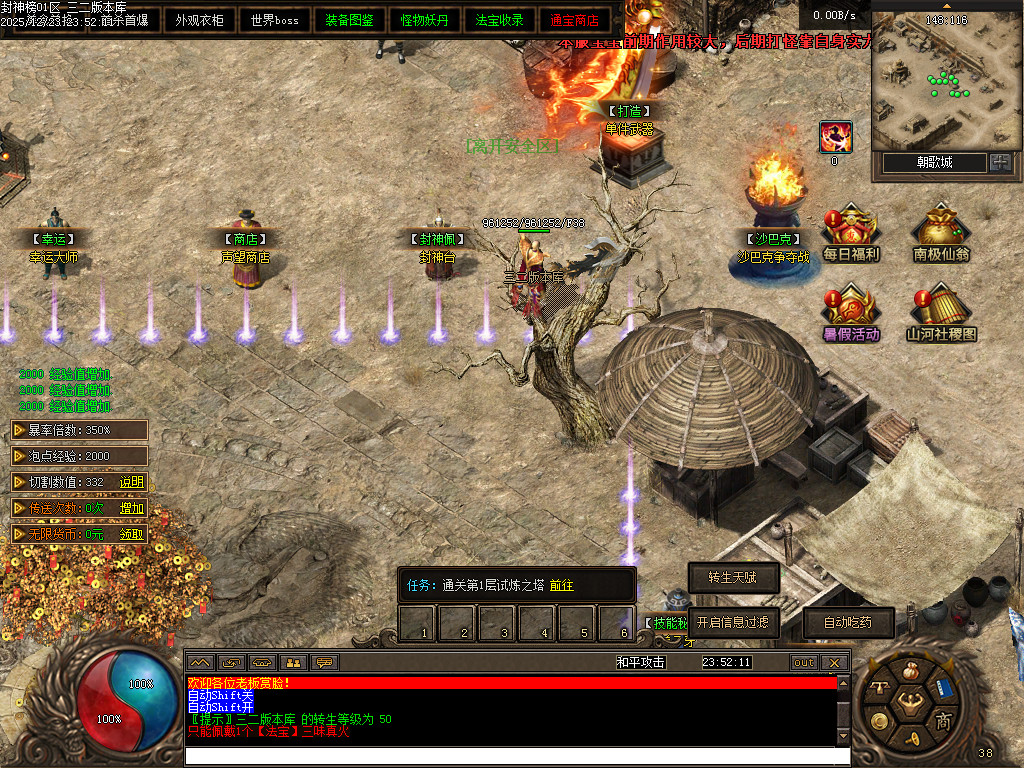Open the 商 shop button on the wheel
Screen dimensions: 1024x768
pos(942,722)
